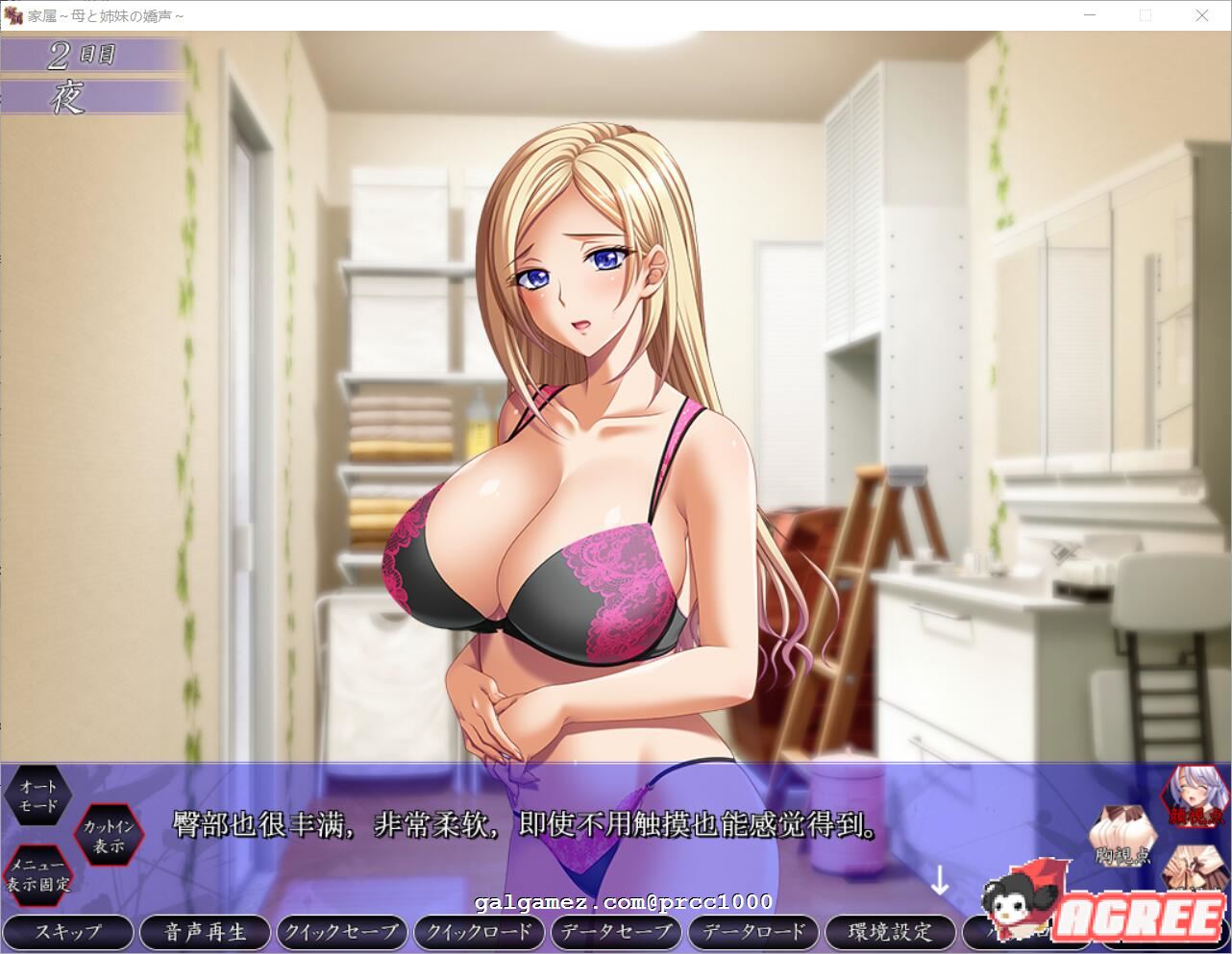Quick save with クイックセーブ
1232x954 pixels.
[341, 931]
